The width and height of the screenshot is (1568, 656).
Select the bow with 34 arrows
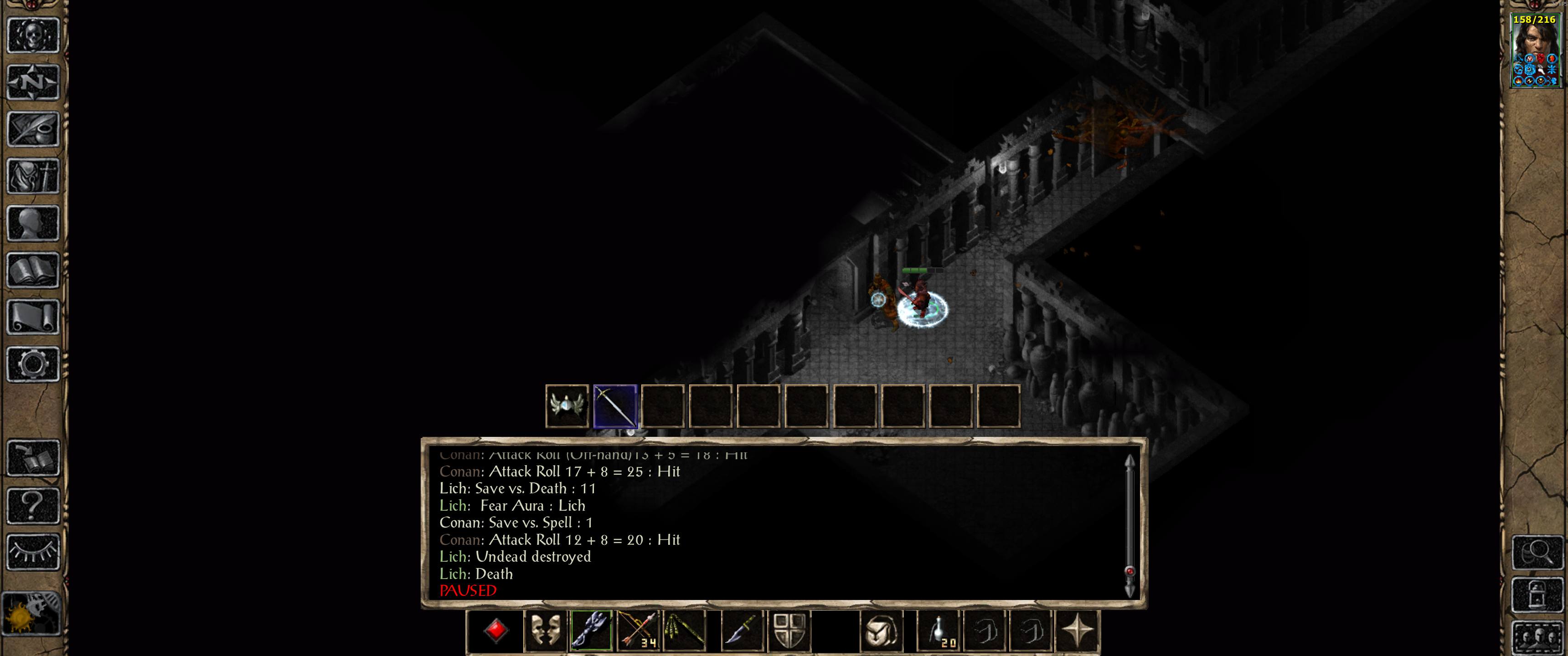point(639,633)
